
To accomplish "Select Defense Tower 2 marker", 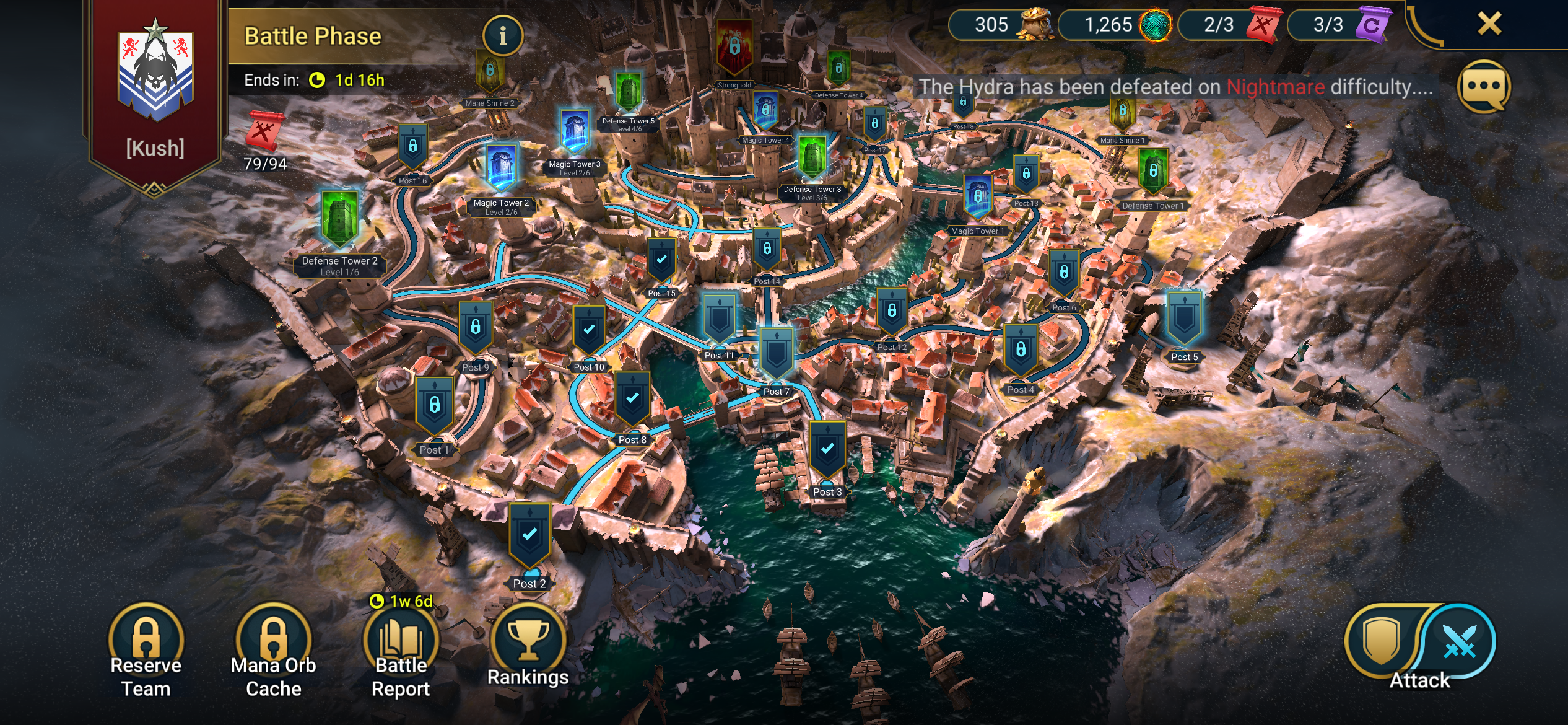I will coord(339,219).
